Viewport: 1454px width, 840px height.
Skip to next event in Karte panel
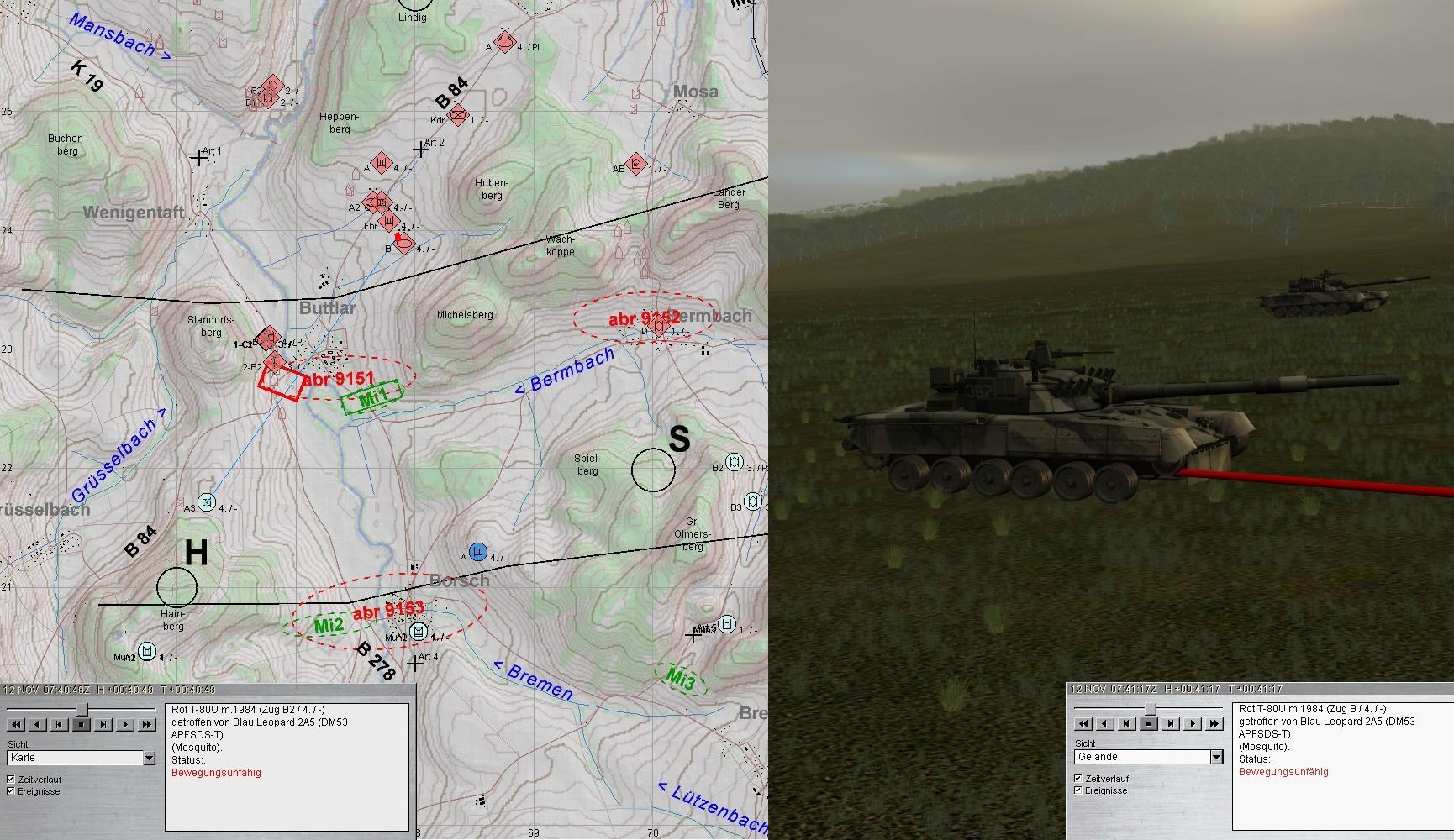103,724
